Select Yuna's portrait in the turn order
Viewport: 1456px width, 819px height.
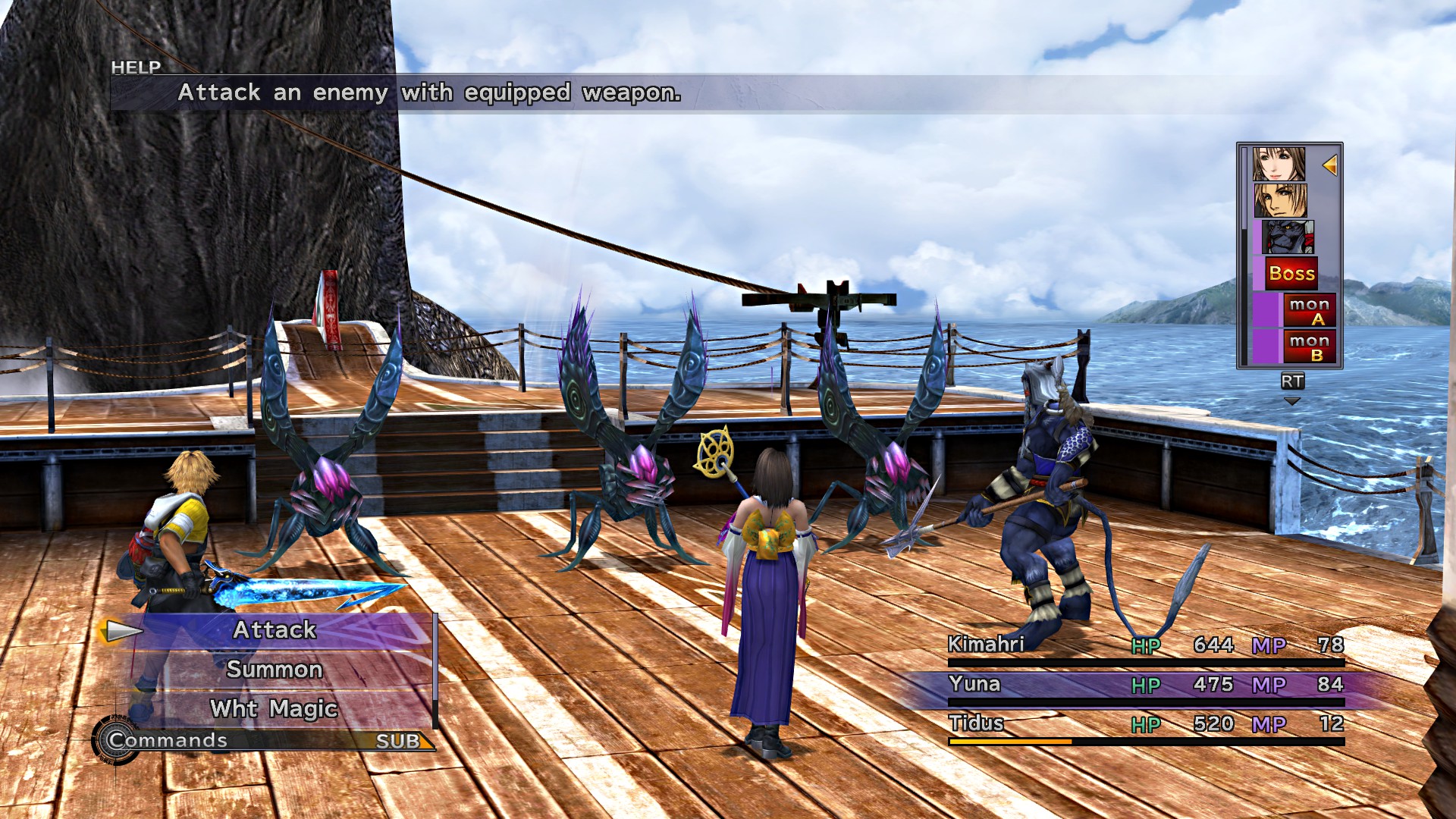click(1279, 165)
